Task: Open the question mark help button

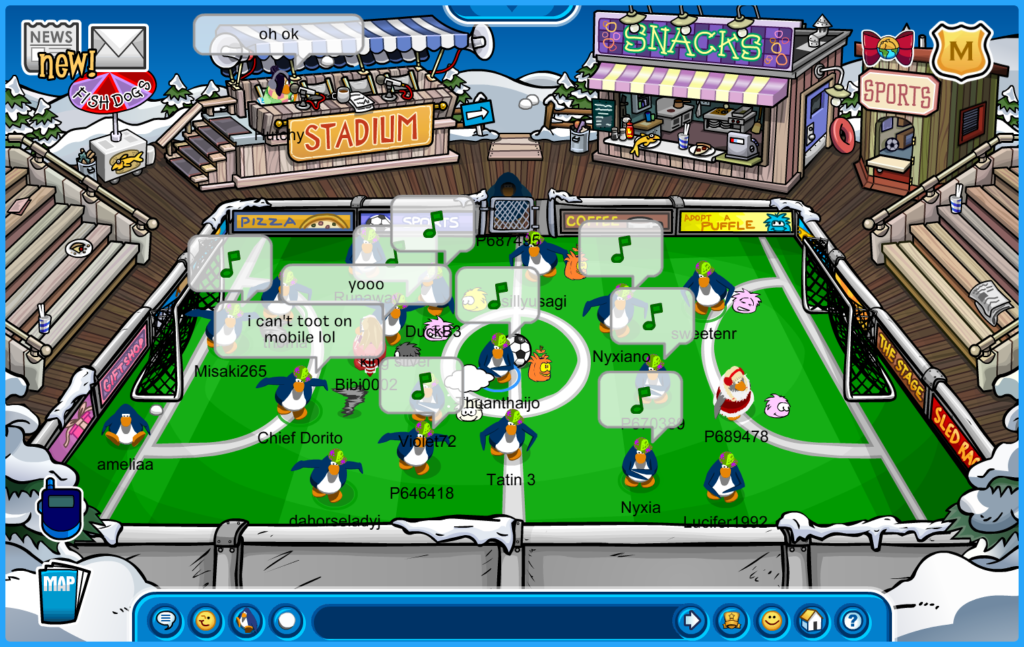Action: pyautogui.click(x=852, y=621)
